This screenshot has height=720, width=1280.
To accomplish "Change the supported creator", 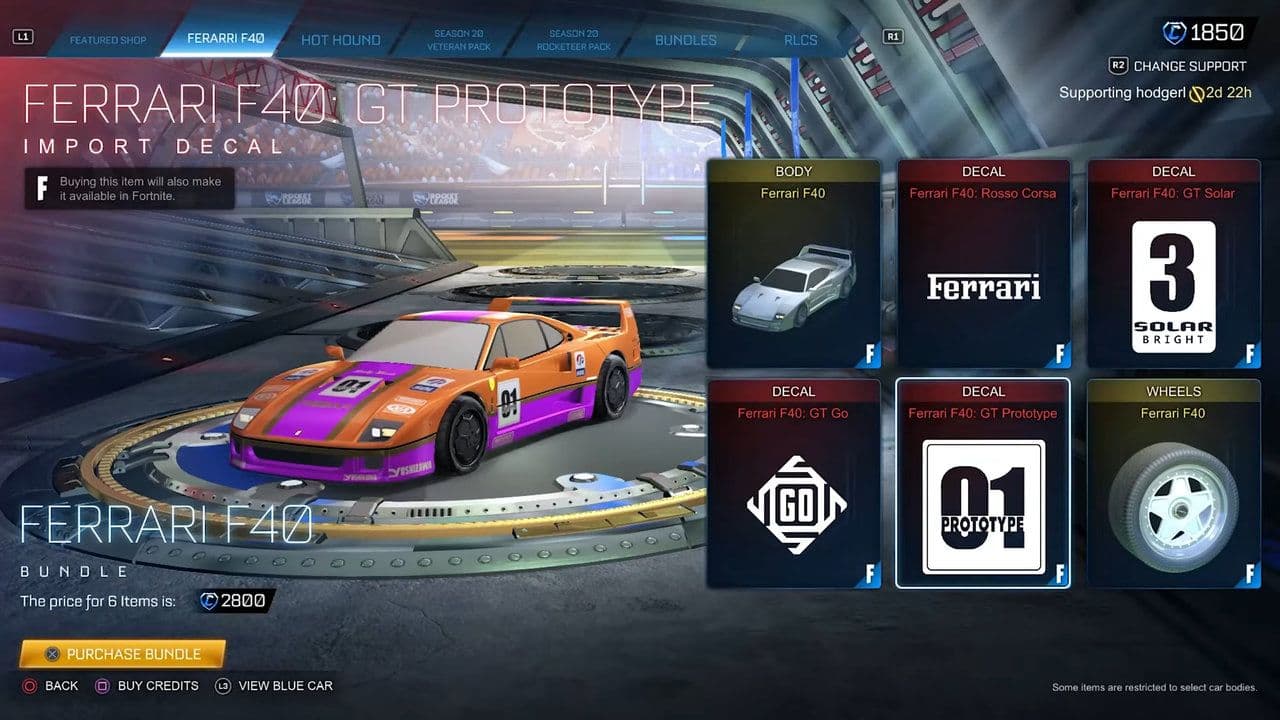I will (1178, 66).
